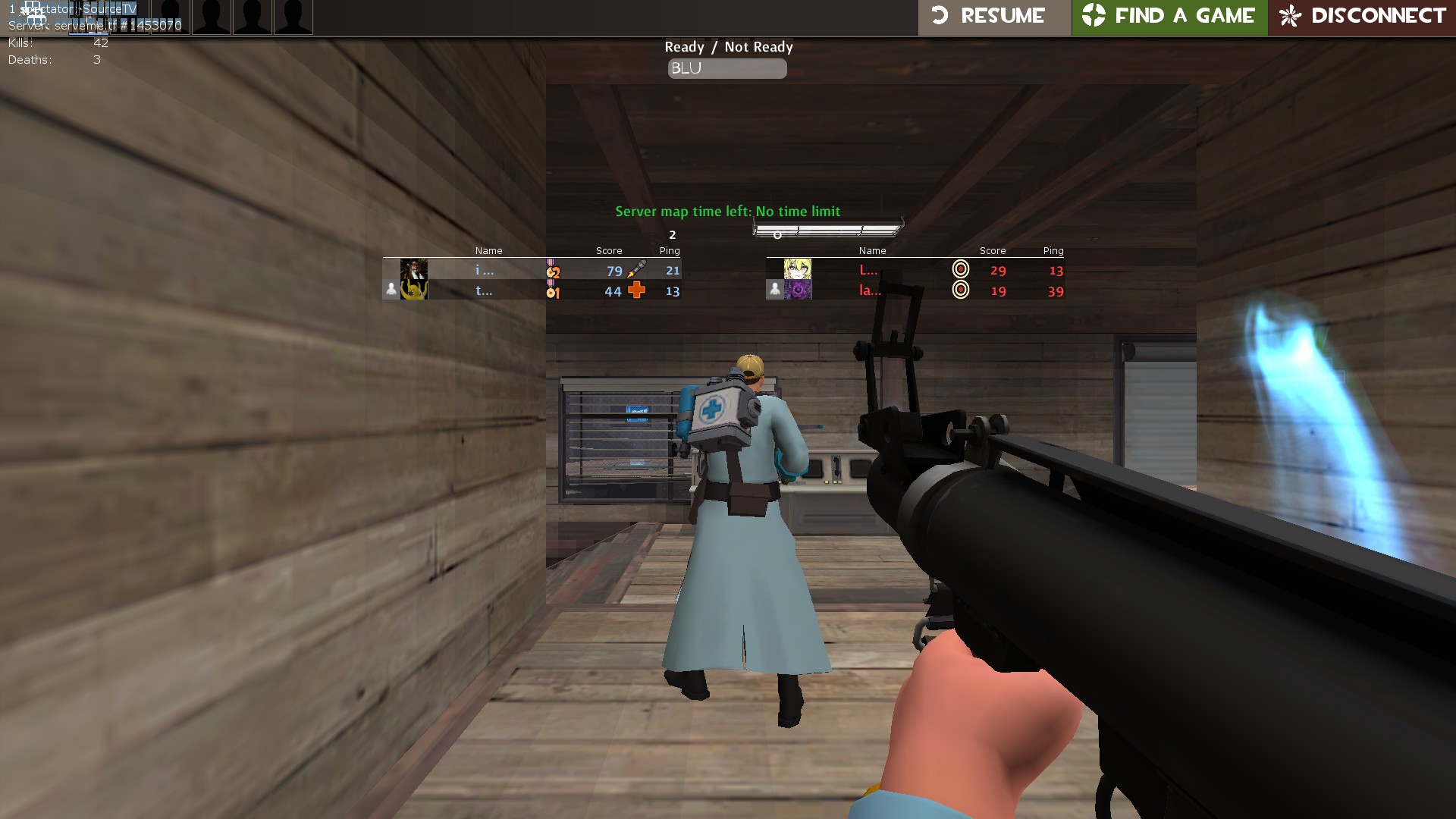Click the blonde anime avatar thumbnail

pos(797,269)
